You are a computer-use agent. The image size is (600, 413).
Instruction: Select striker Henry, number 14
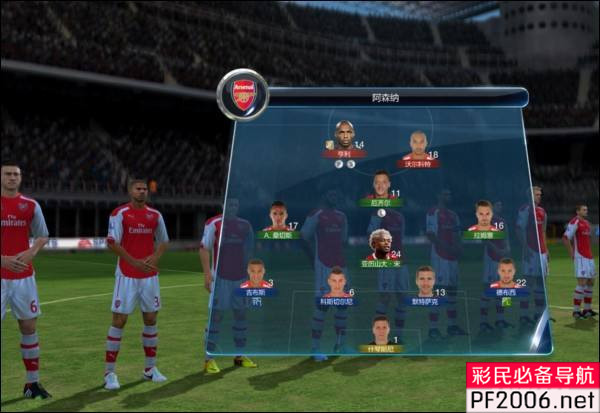(344, 139)
